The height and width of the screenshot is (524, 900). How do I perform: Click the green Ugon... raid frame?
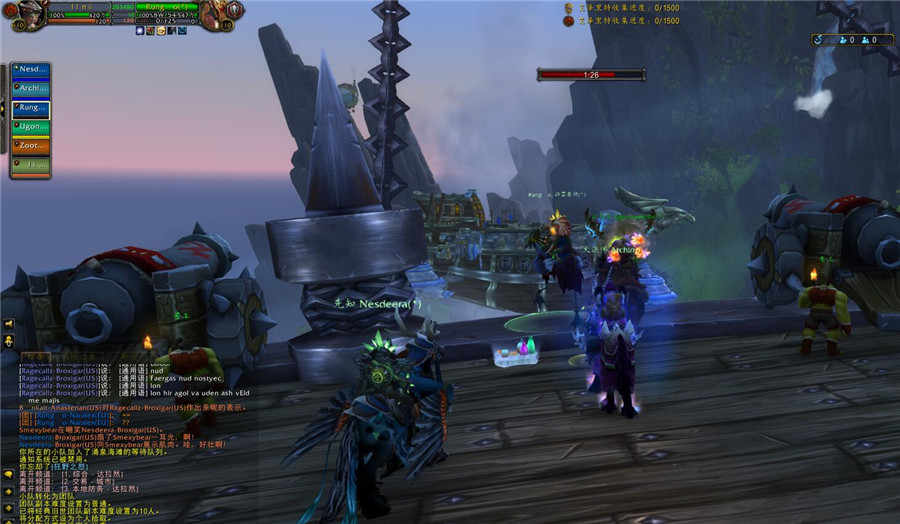pyautogui.click(x=31, y=127)
